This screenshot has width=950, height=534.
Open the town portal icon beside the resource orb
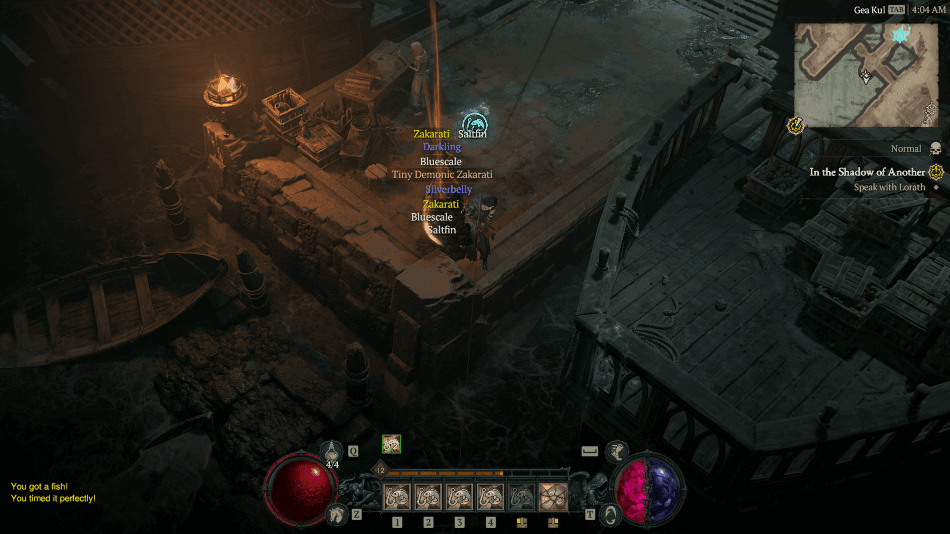click(608, 514)
